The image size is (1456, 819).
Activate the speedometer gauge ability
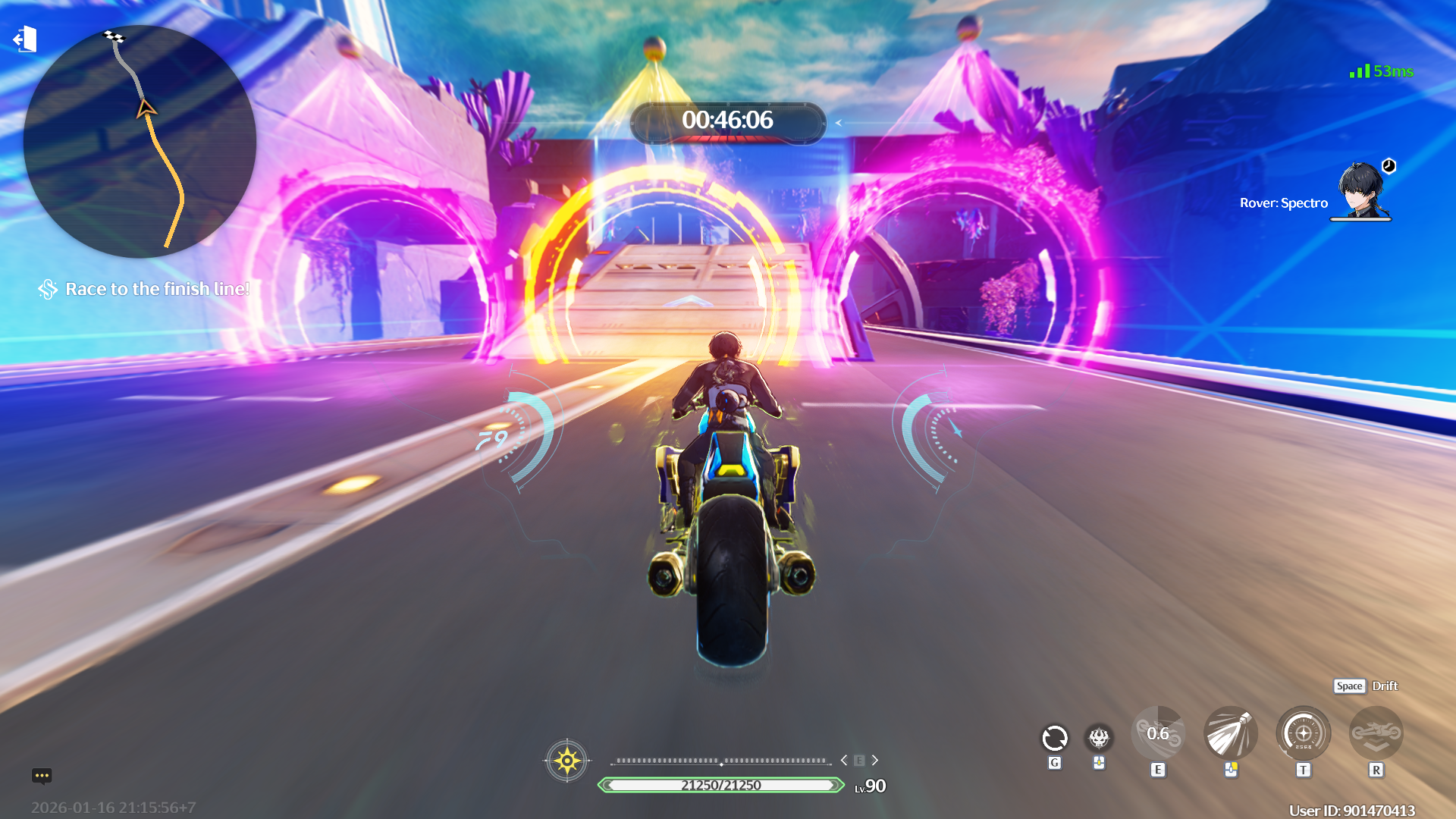(1303, 733)
